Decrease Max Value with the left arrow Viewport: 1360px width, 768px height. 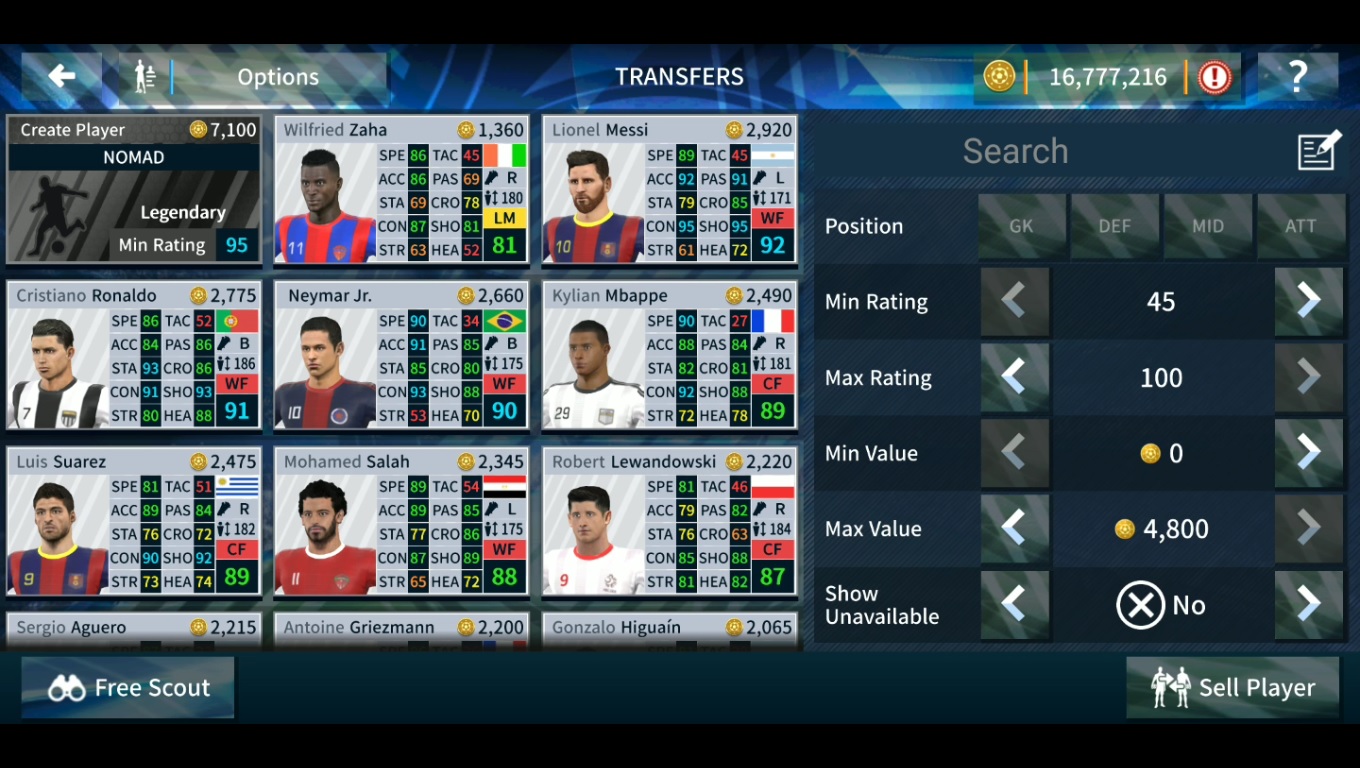[1015, 529]
